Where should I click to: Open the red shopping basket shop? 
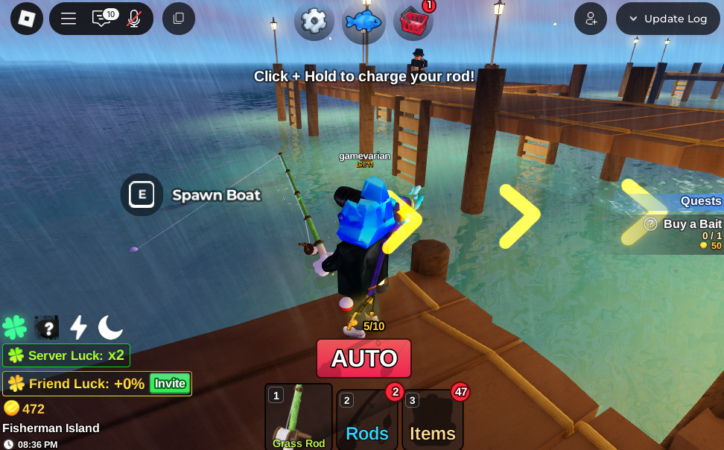pyautogui.click(x=412, y=22)
